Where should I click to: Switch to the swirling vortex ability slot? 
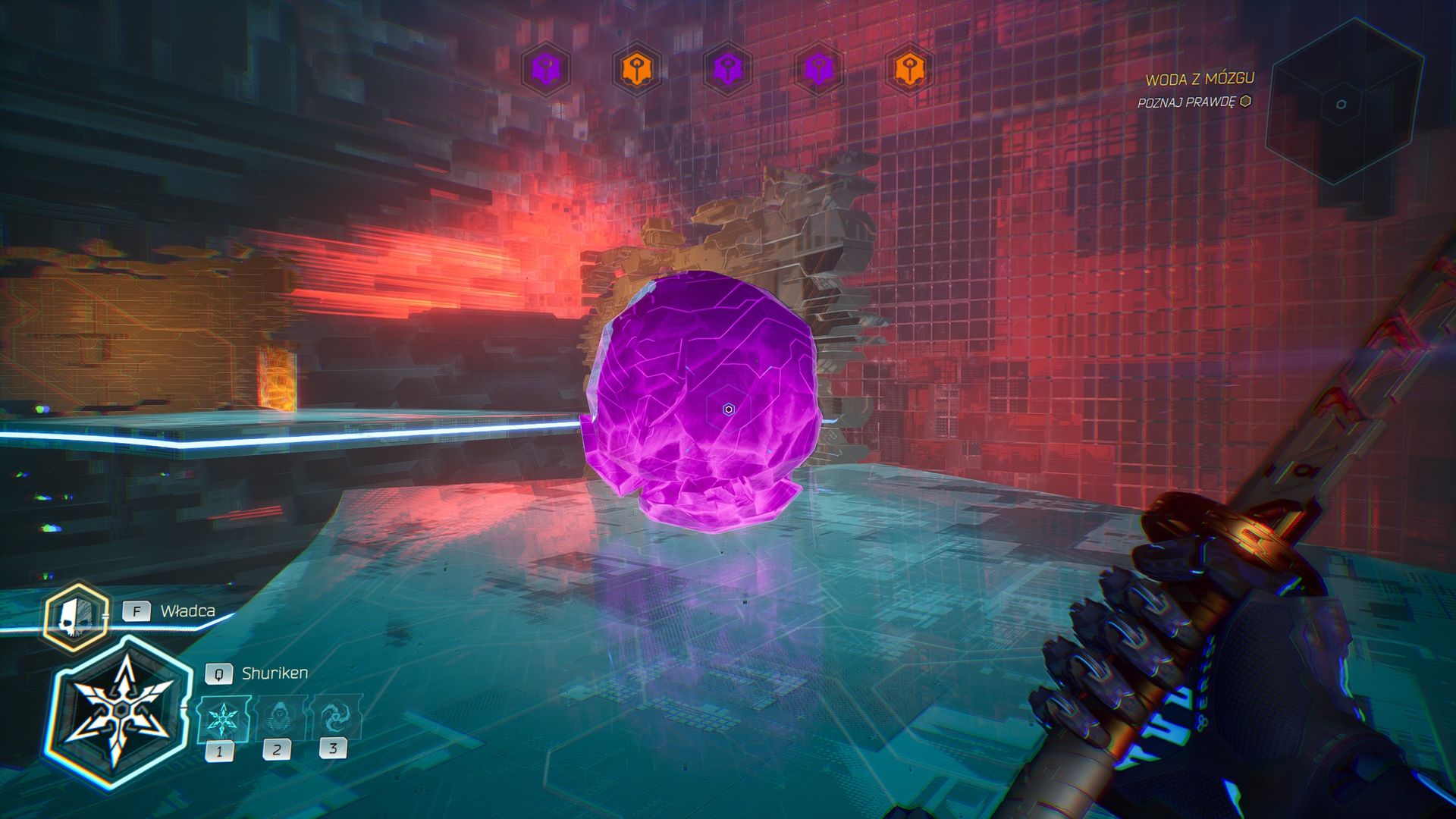(x=334, y=715)
